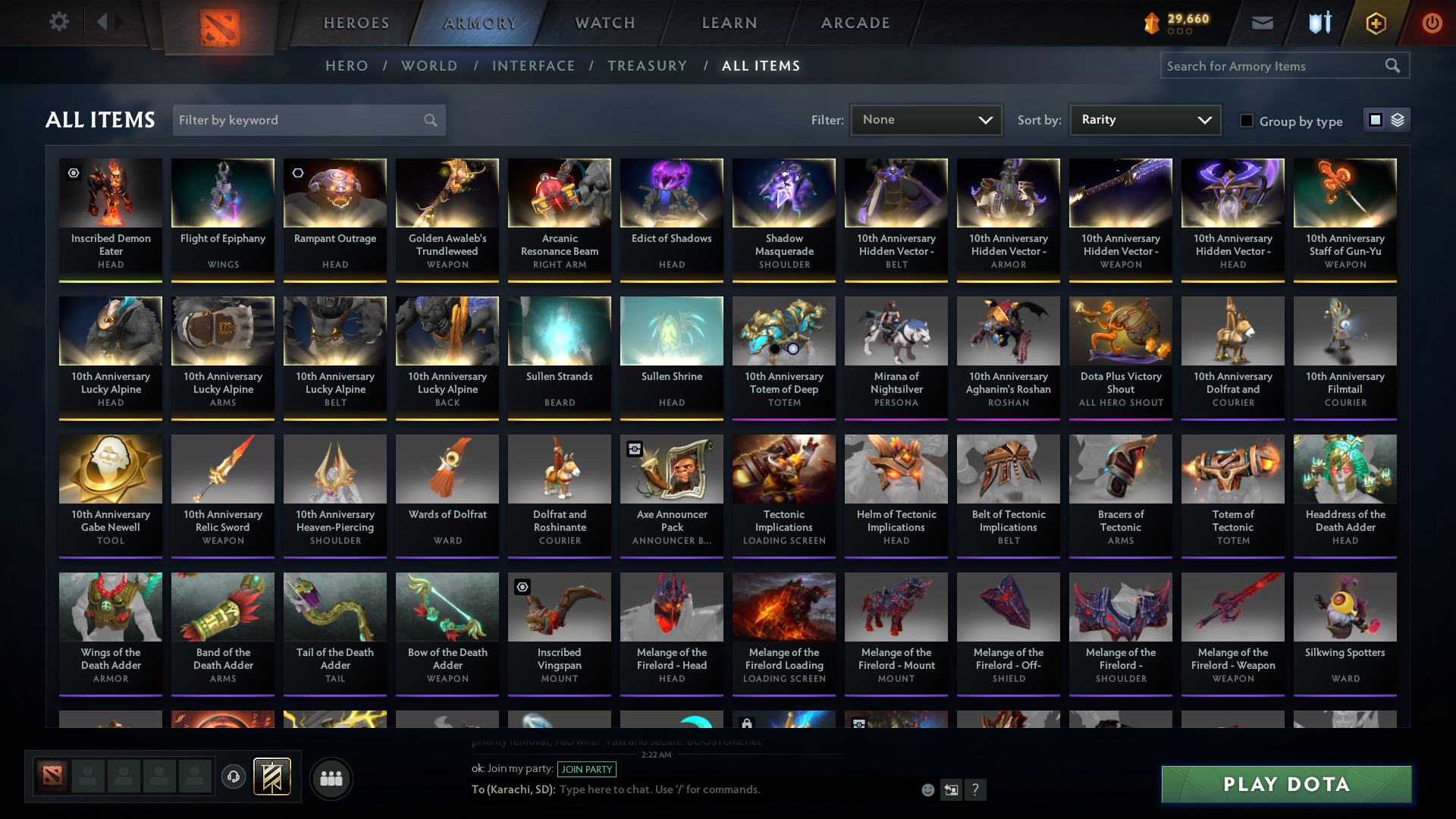This screenshot has height=819, width=1456.
Task: Open the mail notifications icon
Action: [1261, 23]
